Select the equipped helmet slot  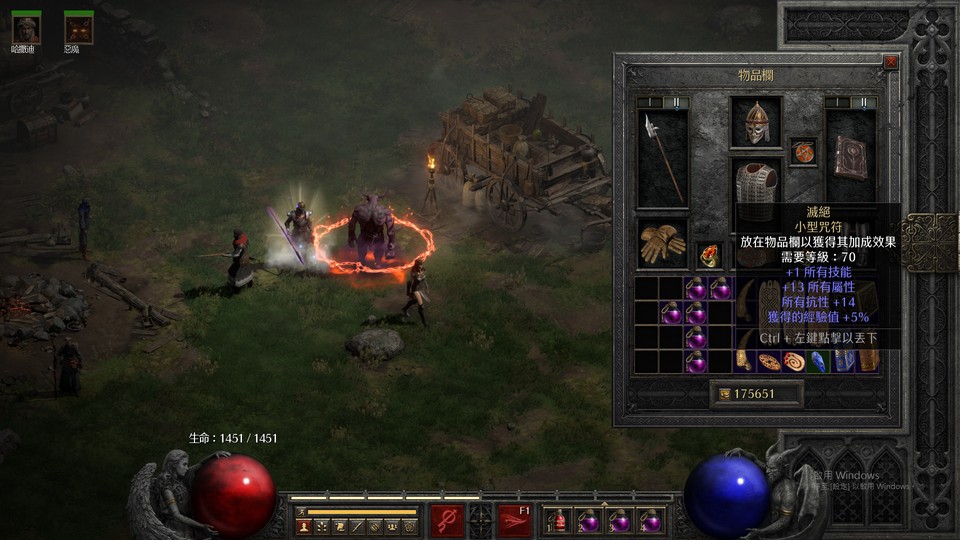tap(756, 122)
